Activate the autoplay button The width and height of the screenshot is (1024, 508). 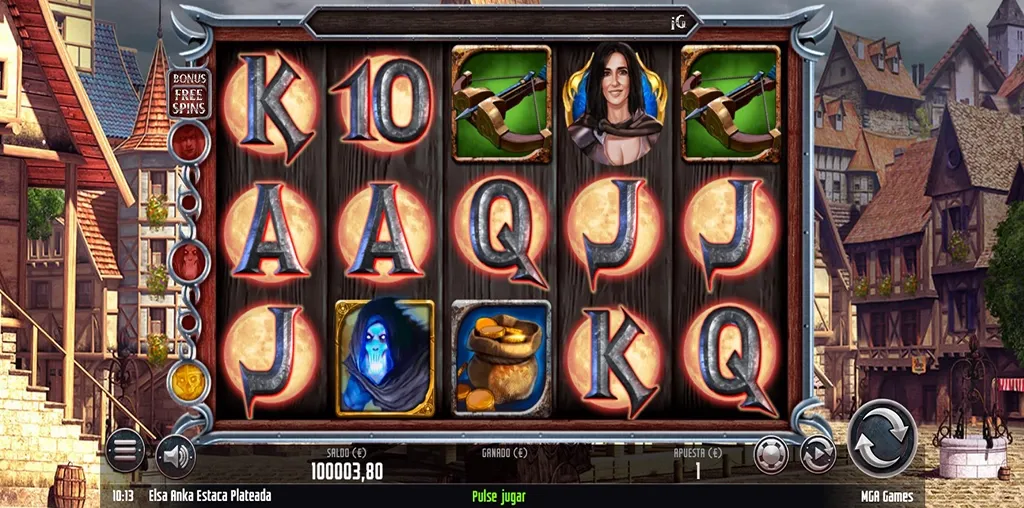[x=818, y=454]
